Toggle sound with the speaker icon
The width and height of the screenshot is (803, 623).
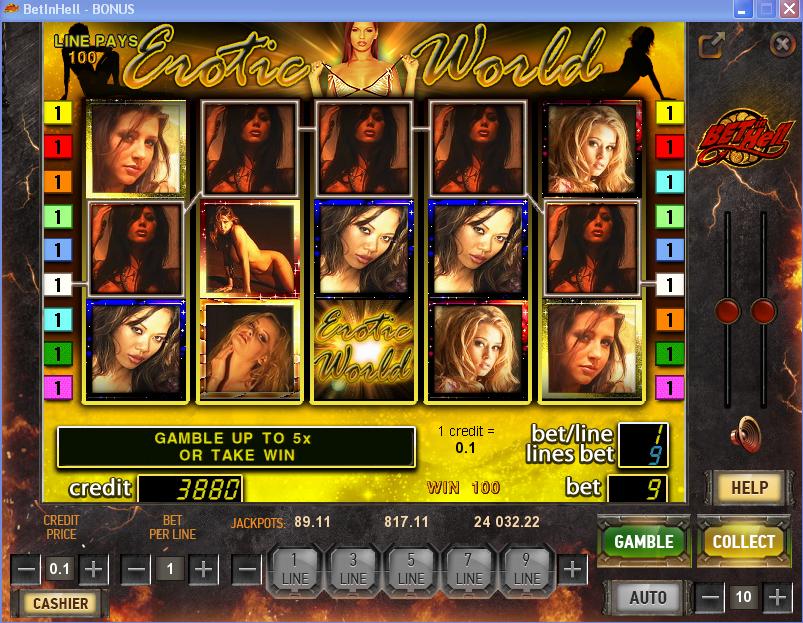(745, 433)
